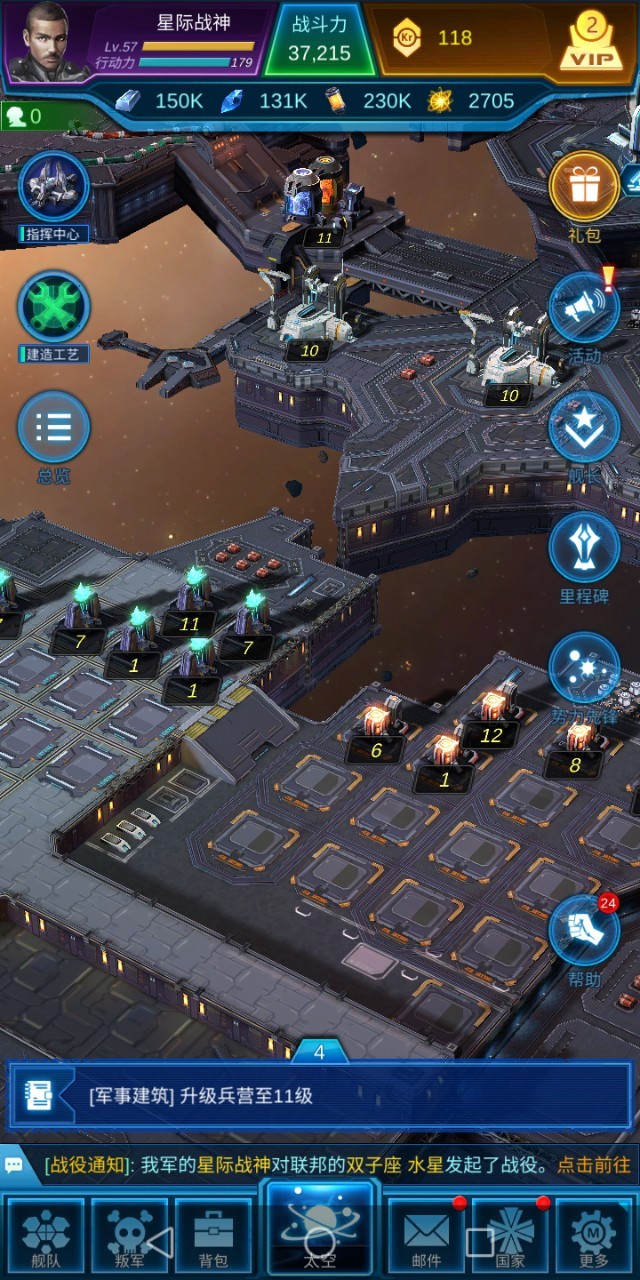Open the 指挥中心 command center icon

point(54,187)
